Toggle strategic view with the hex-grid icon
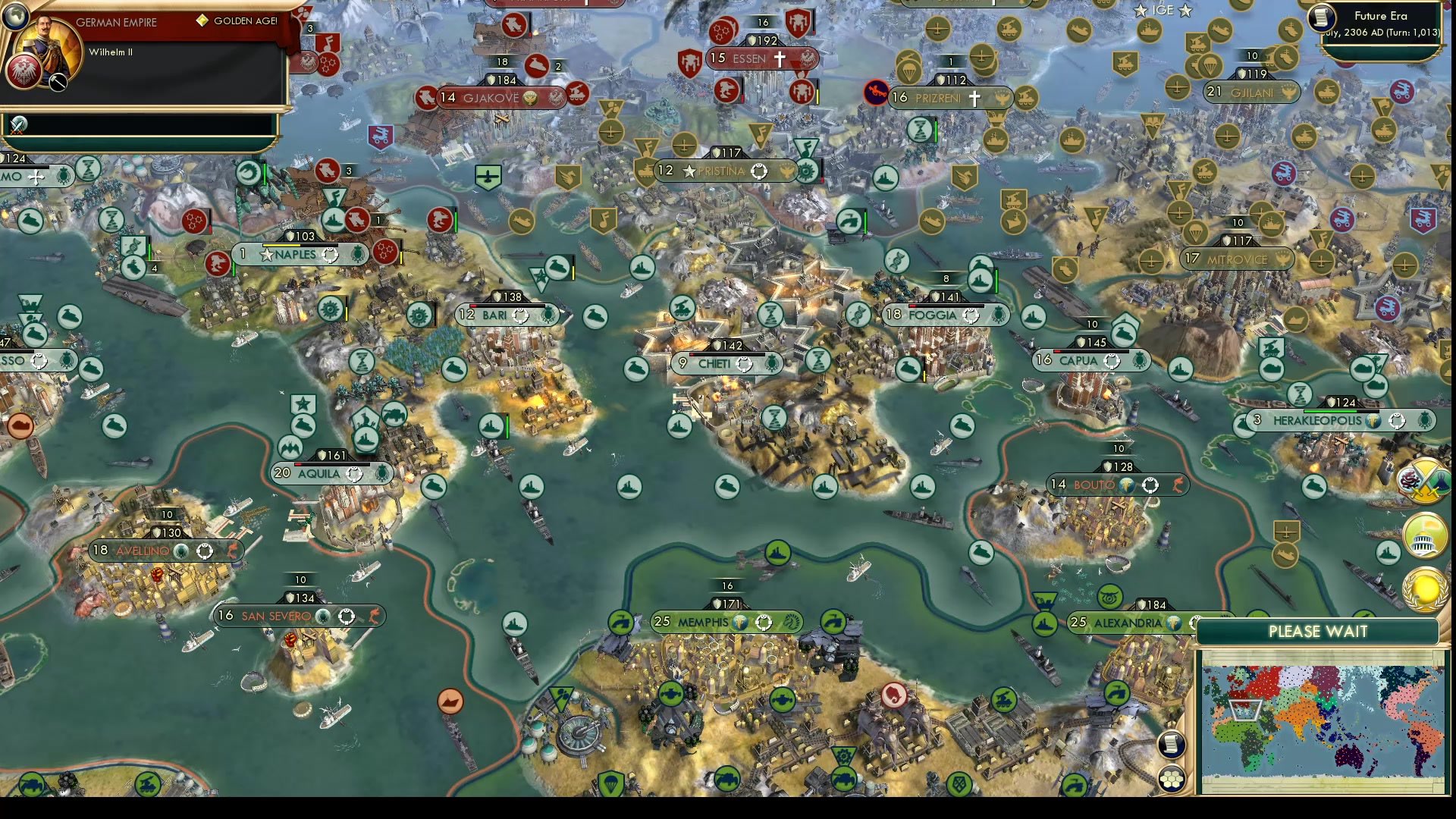 coord(1172,777)
